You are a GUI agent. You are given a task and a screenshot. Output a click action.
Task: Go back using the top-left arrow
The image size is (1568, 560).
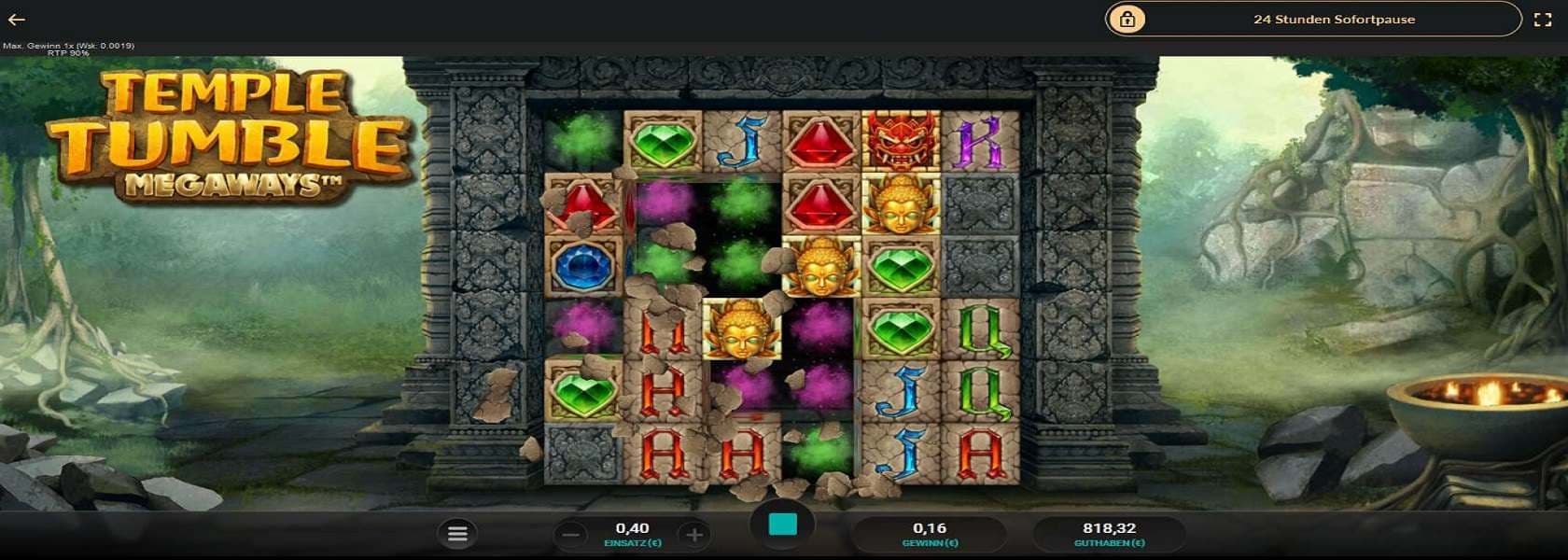[17, 20]
